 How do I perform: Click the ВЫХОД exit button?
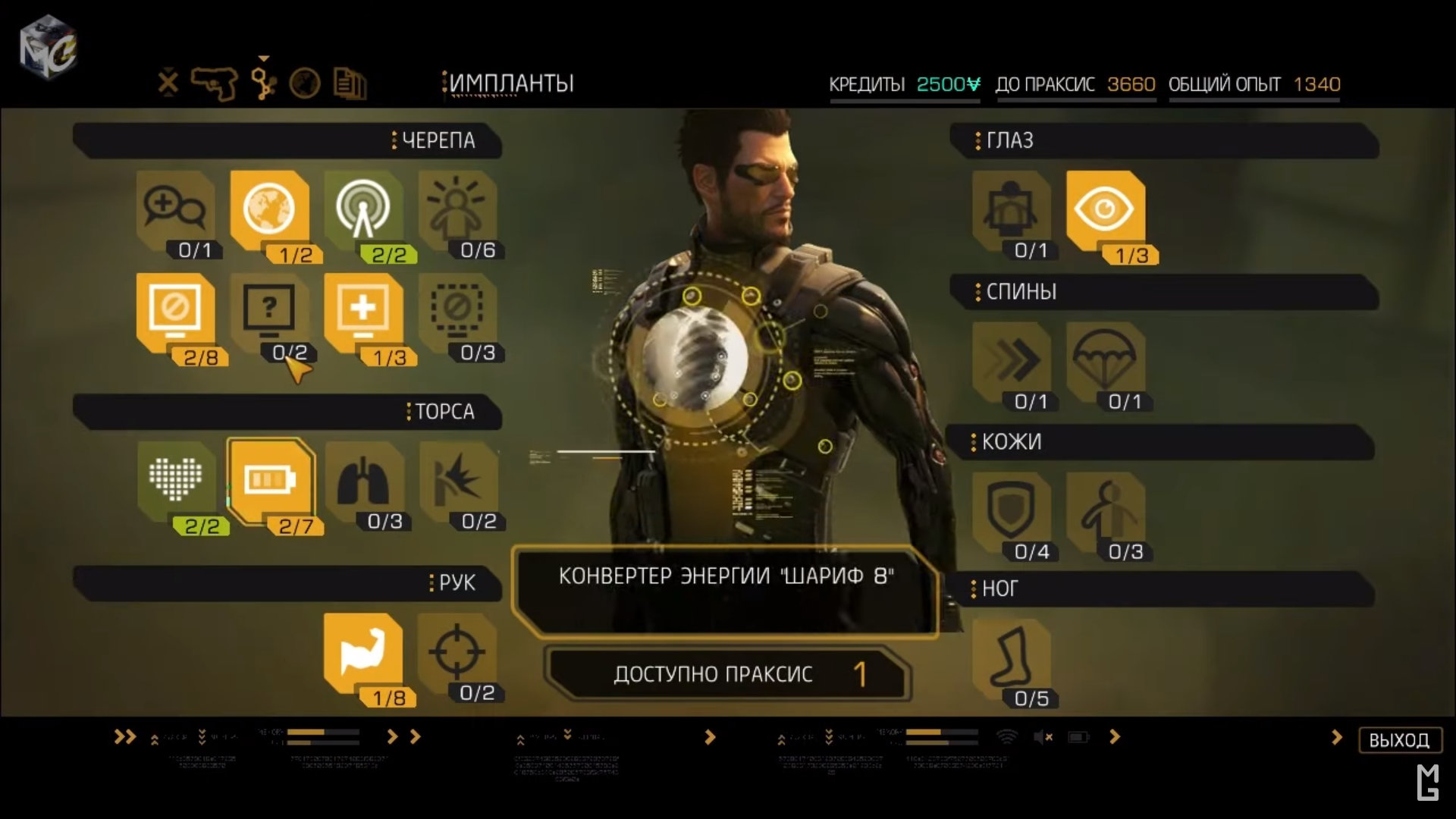[x=1399, y=739]
